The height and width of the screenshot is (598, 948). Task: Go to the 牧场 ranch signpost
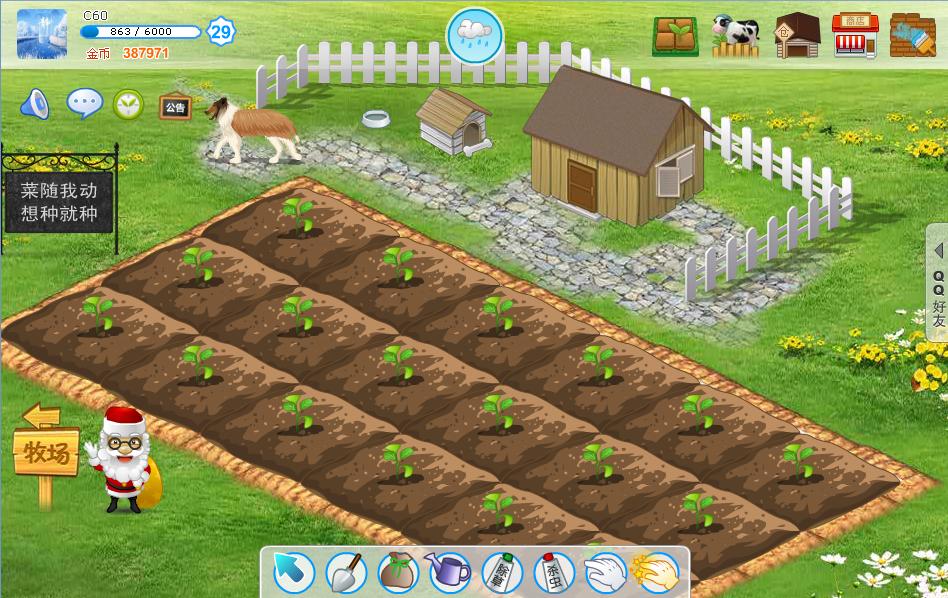pyautogui.click(x=46, y=455)
